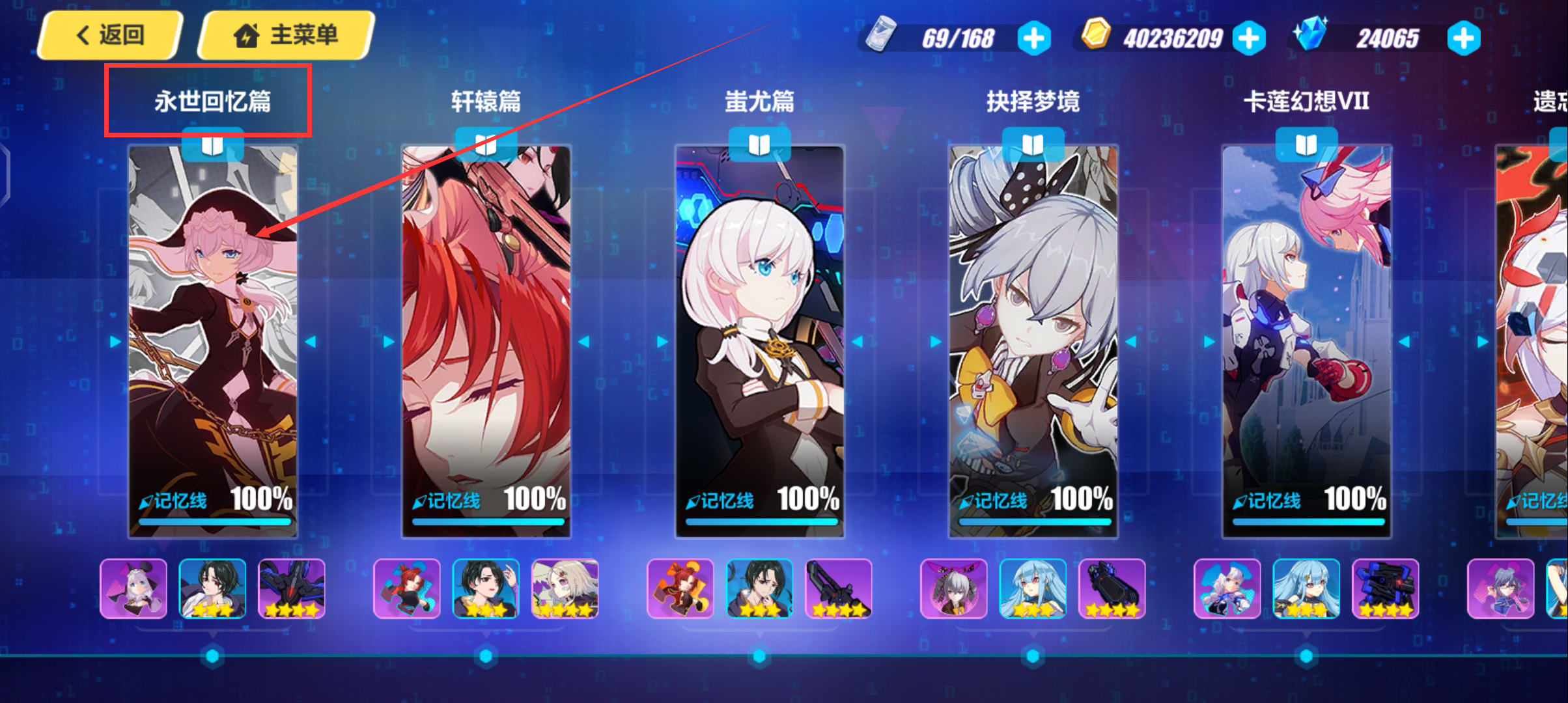View the four-star cannon weapon reward under 蚩尤篇

tap(839, 588)
